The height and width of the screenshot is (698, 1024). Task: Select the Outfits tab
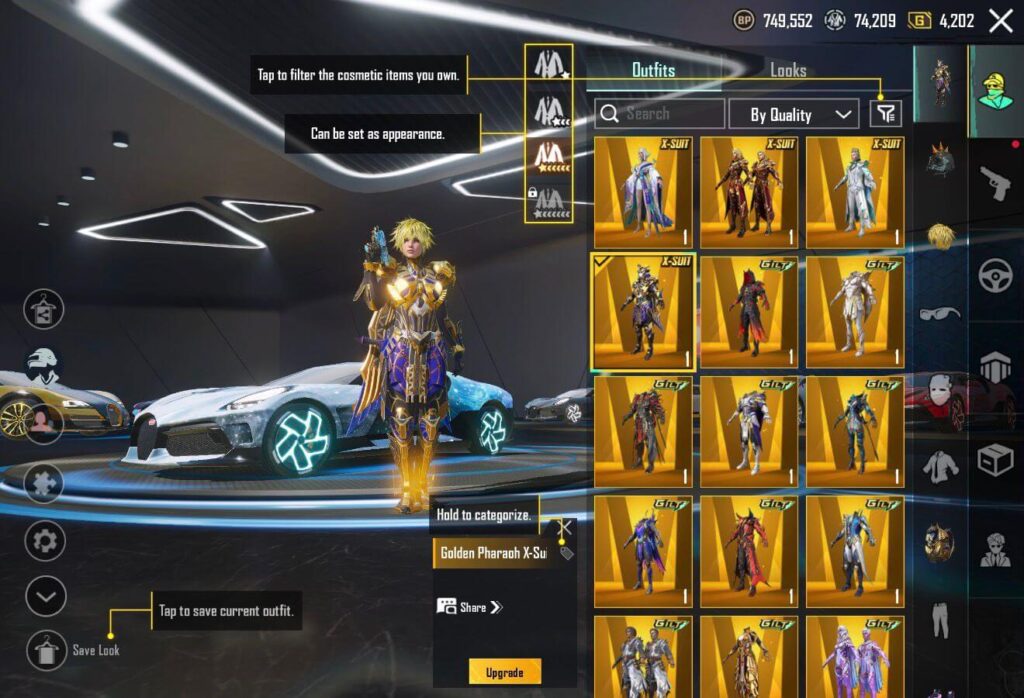coord(653,70)
